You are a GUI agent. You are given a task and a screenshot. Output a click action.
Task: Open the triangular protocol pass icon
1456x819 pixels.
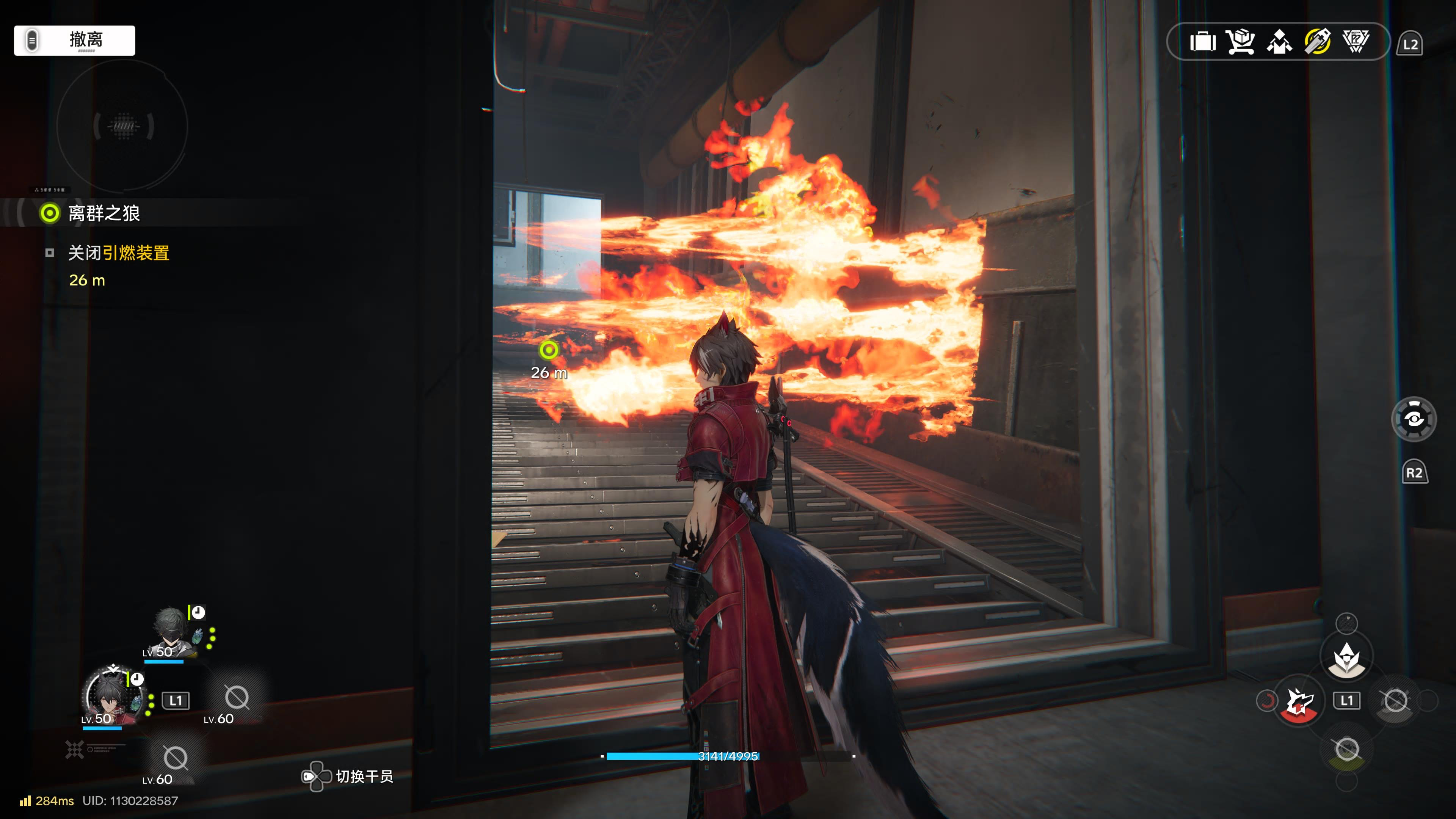(1356, 42)
